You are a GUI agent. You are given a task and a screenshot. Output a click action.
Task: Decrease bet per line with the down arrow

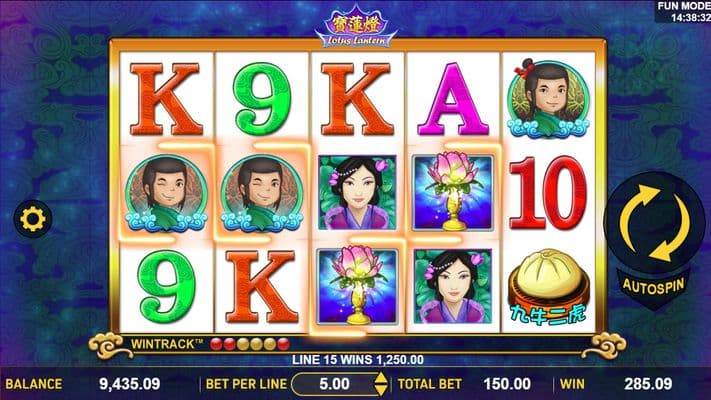[379, 389]
